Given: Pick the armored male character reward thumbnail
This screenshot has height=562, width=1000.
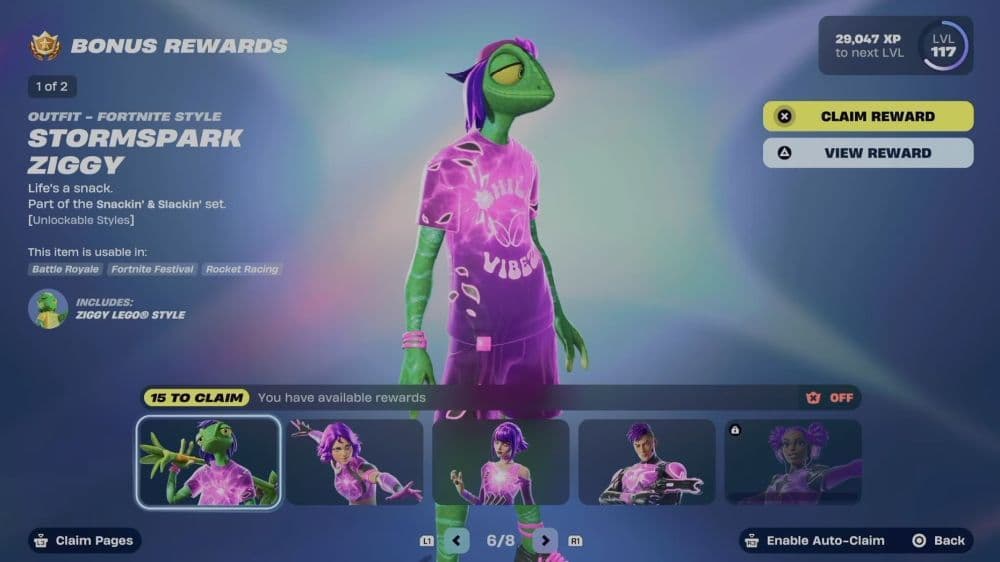Looking at the screenshot, I should [647, 462].
